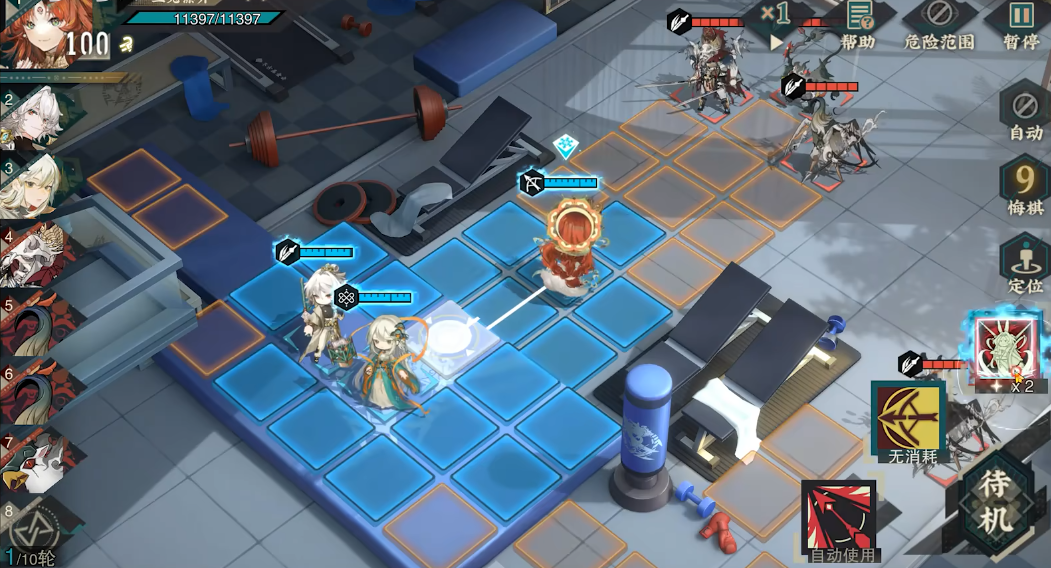This screenshot has width=1051, height=568.
Task: Activate the red 自动使用 skill icon
Action: coord(840,516)
